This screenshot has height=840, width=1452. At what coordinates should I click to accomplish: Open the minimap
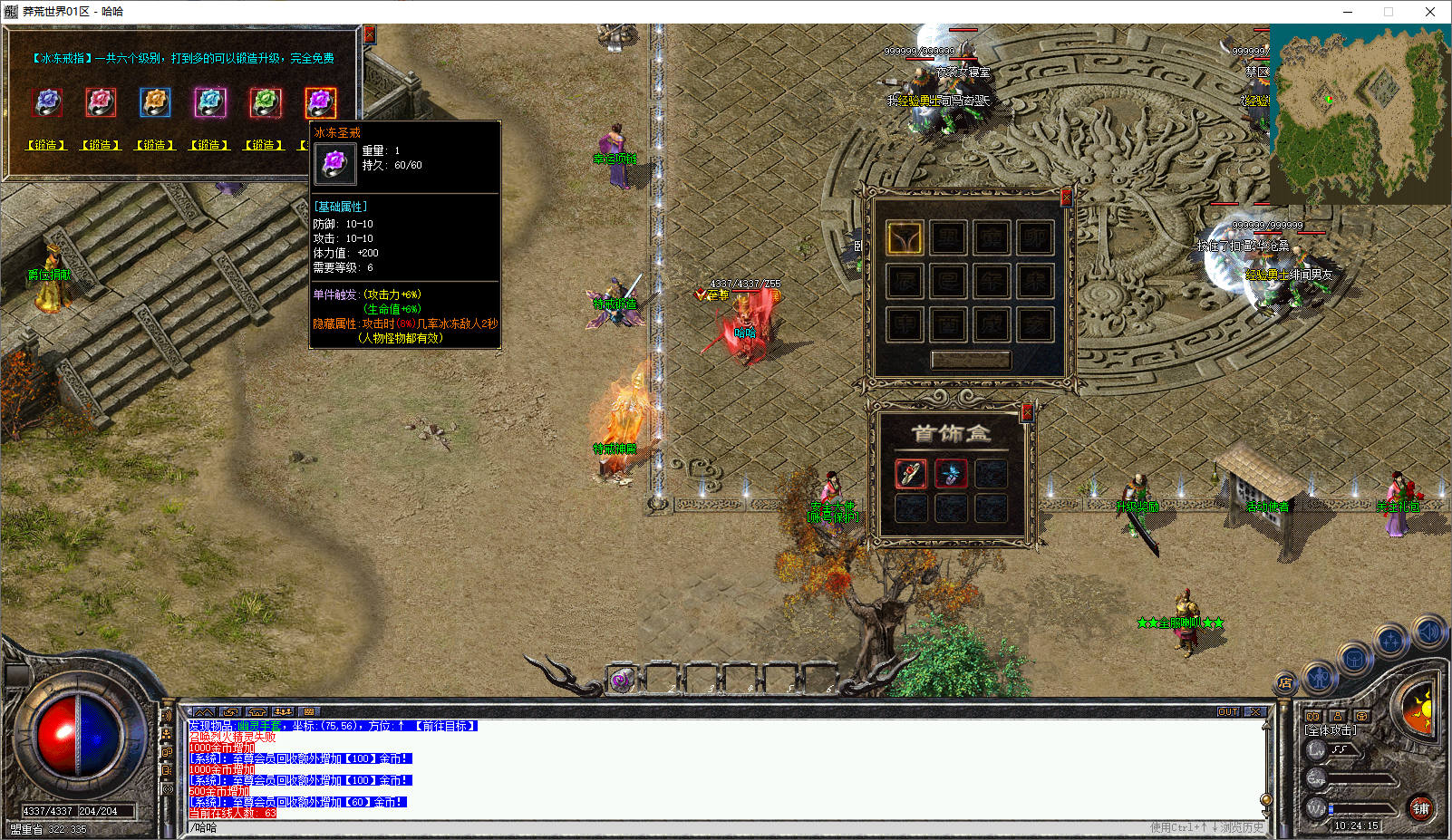point(1360,113)
